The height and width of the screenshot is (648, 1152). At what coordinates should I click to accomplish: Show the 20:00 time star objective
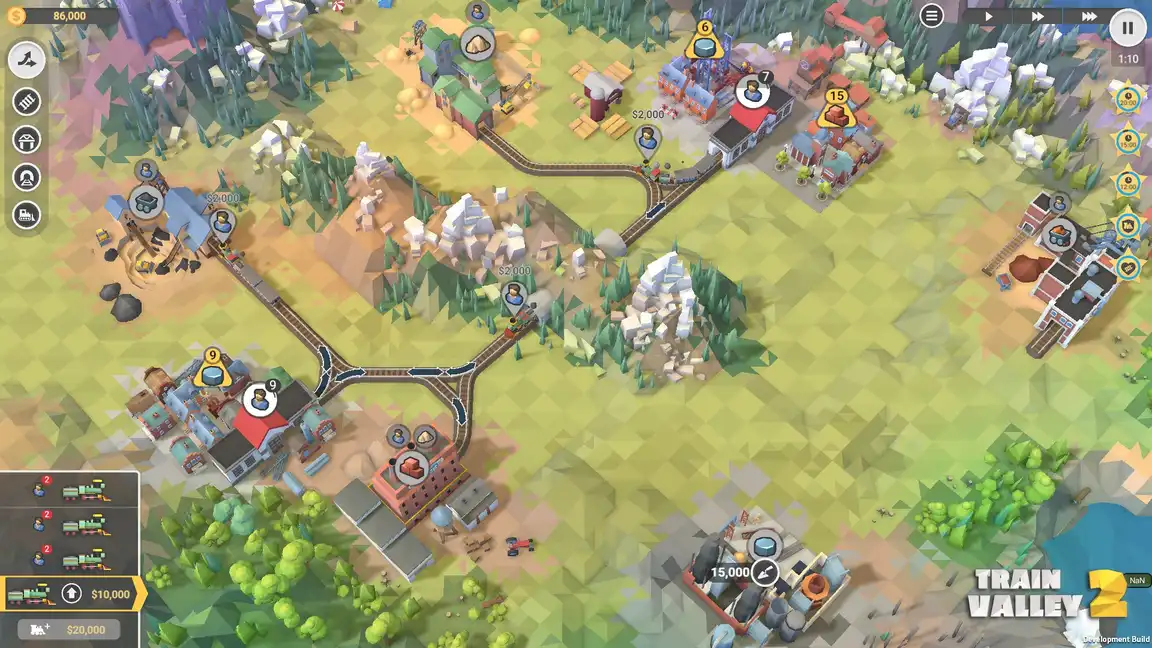pos(1128,99)
